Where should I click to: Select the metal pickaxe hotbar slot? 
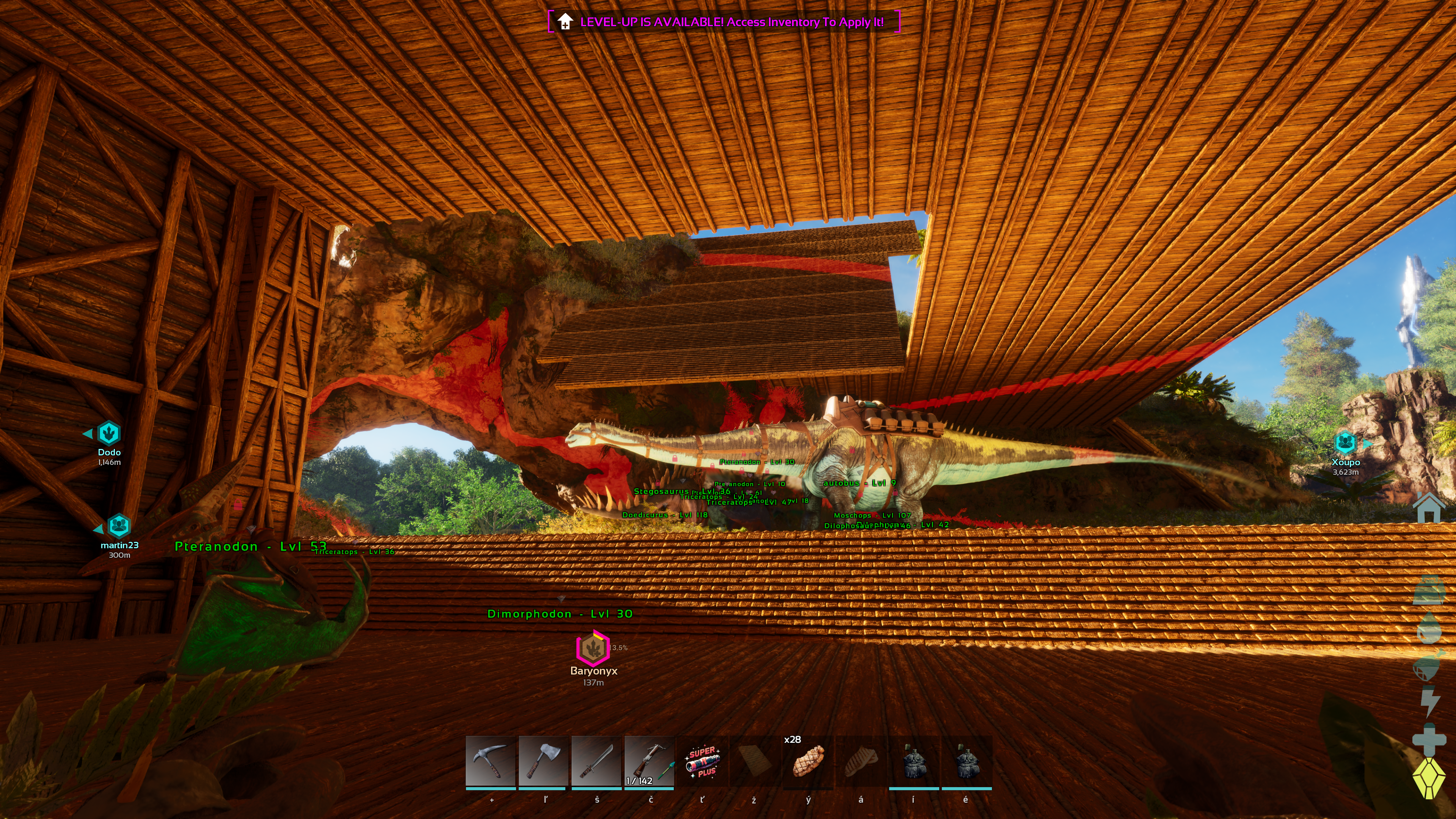tap(490, 761)
